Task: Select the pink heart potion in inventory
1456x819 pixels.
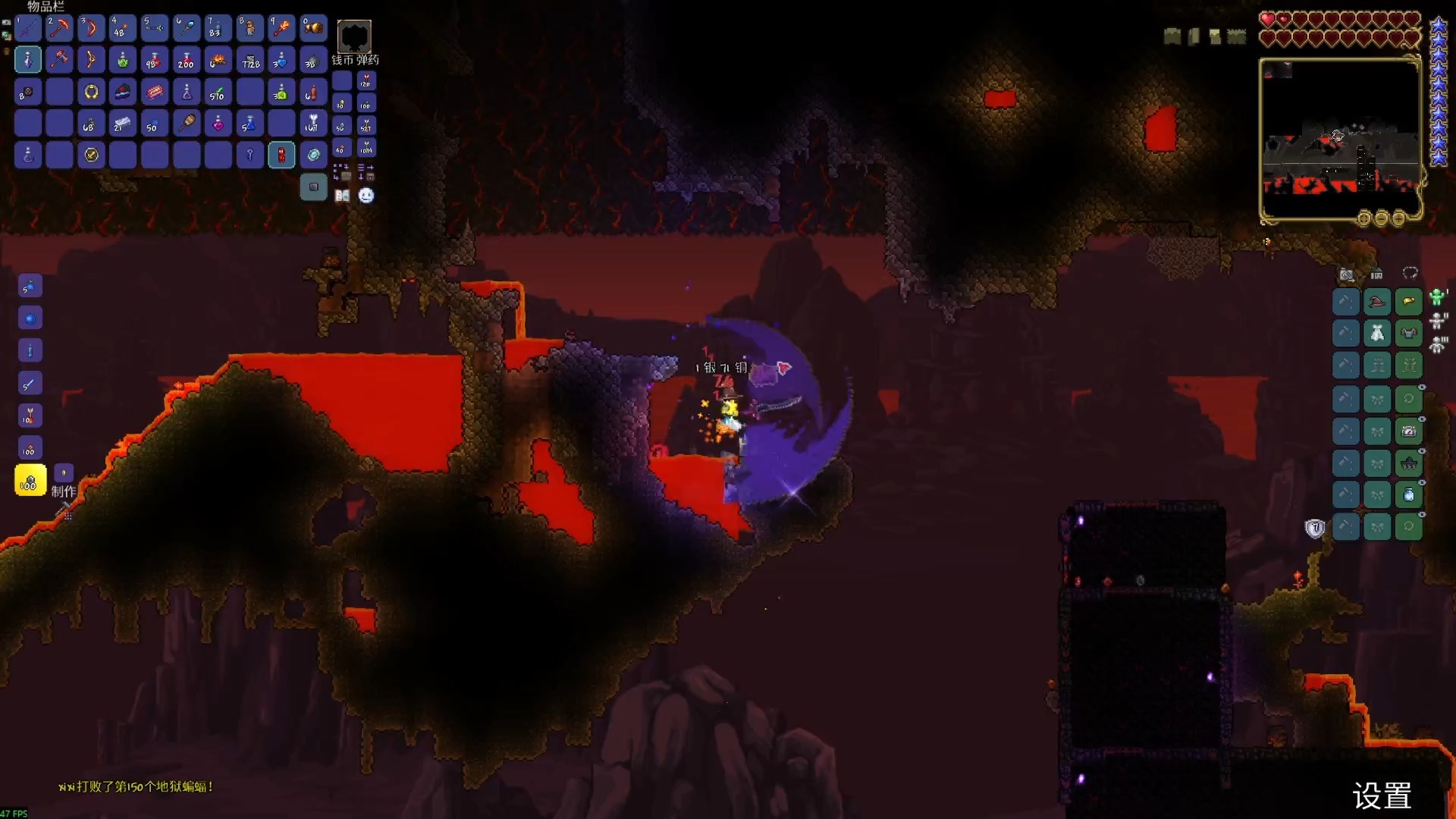Action: [x=218, y=123]
